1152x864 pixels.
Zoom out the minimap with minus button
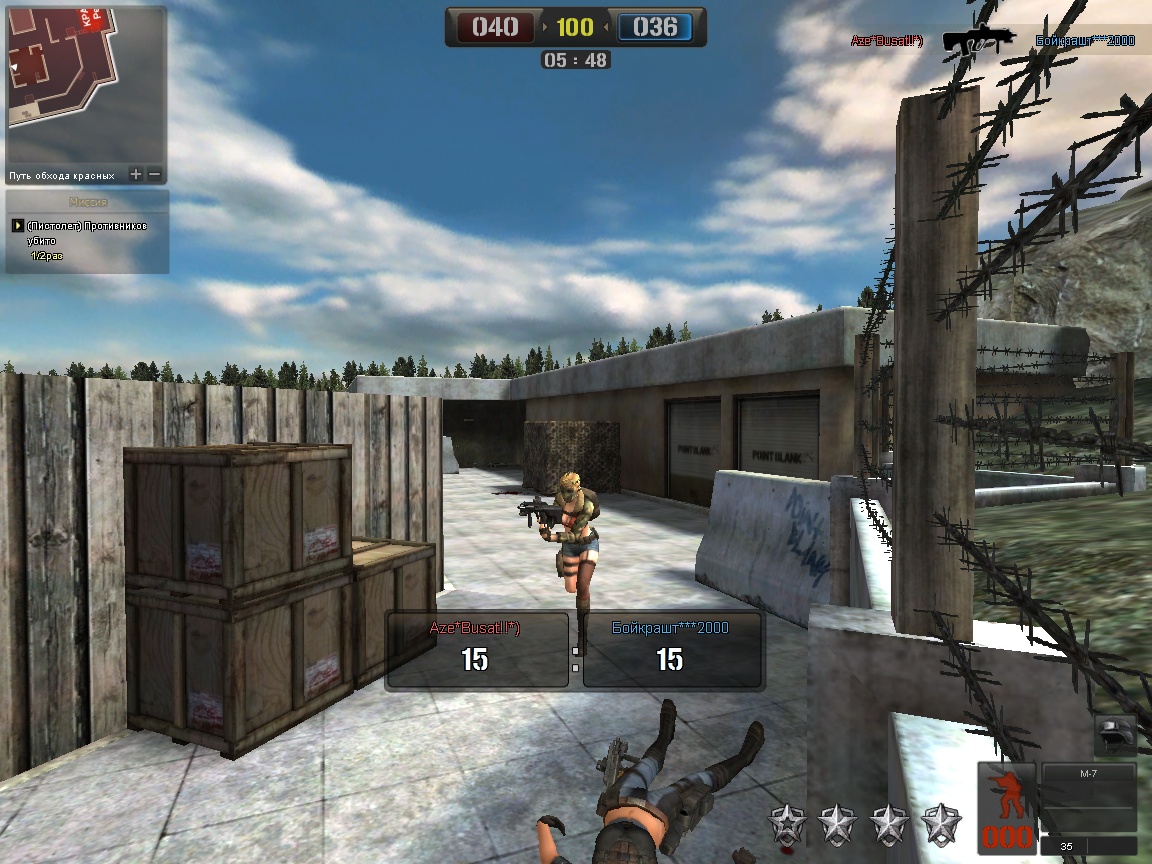pos(154,175)
